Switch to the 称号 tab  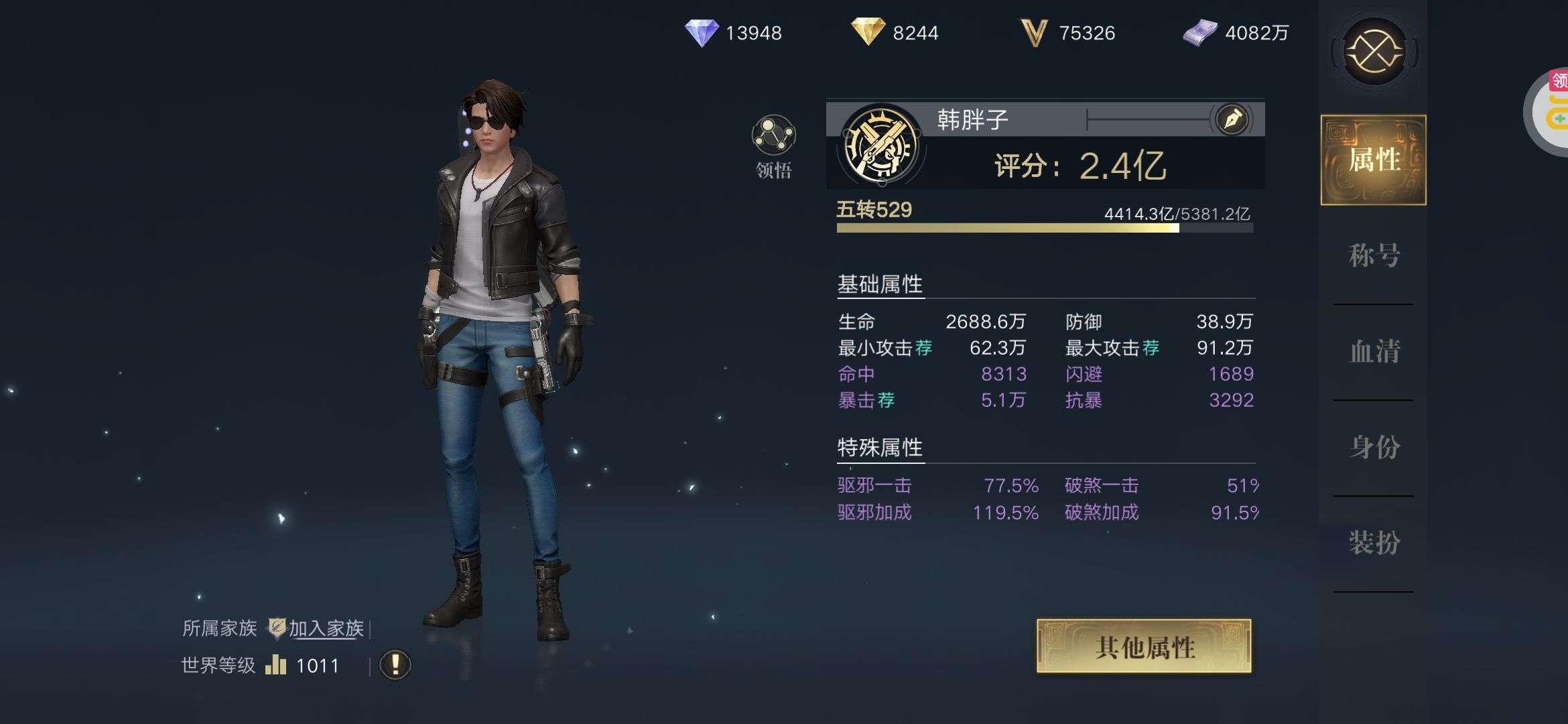[1374, 255]
